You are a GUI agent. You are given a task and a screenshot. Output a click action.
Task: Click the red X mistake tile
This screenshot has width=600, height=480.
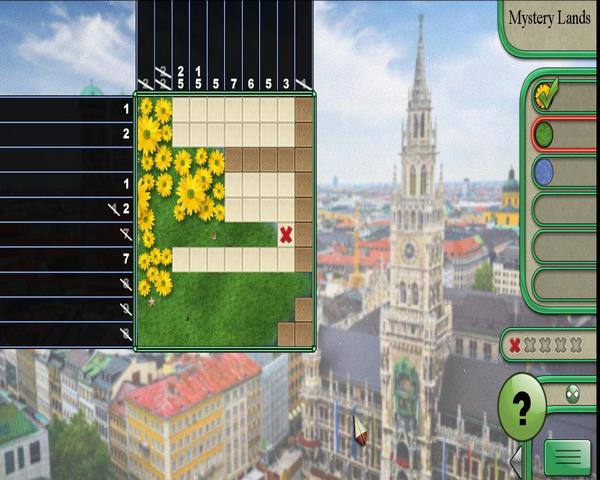pos(286,234)
